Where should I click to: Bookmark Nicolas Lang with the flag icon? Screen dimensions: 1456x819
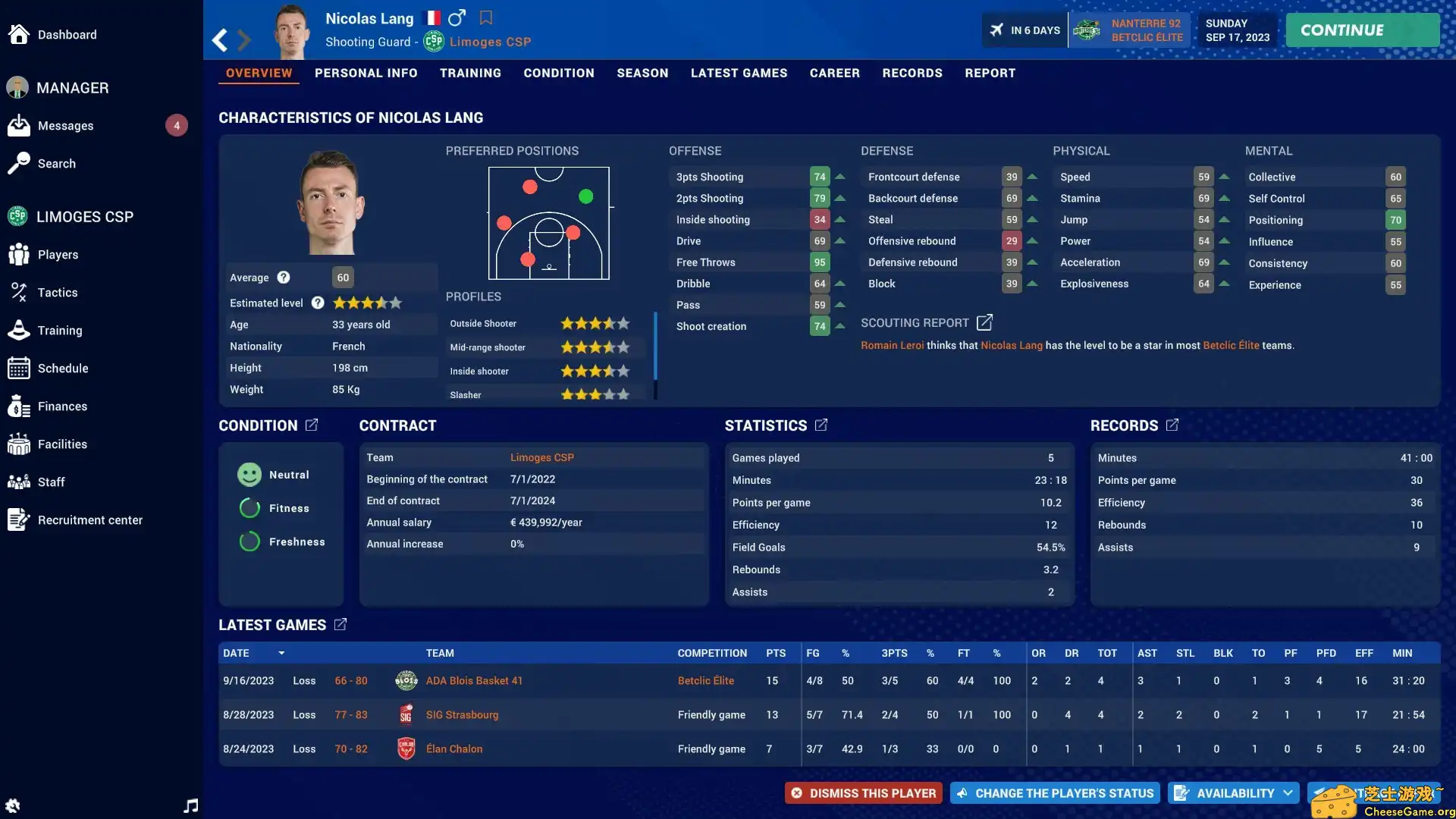coord(486,17)
